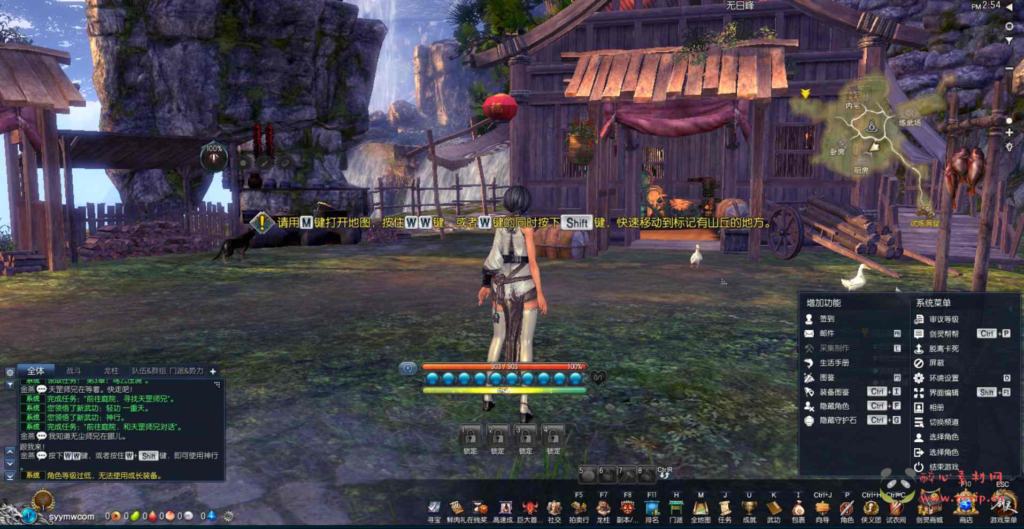Open the 商店 shop icon
Viewport: 1024px width, 529px height.
[x=965, y=508]
